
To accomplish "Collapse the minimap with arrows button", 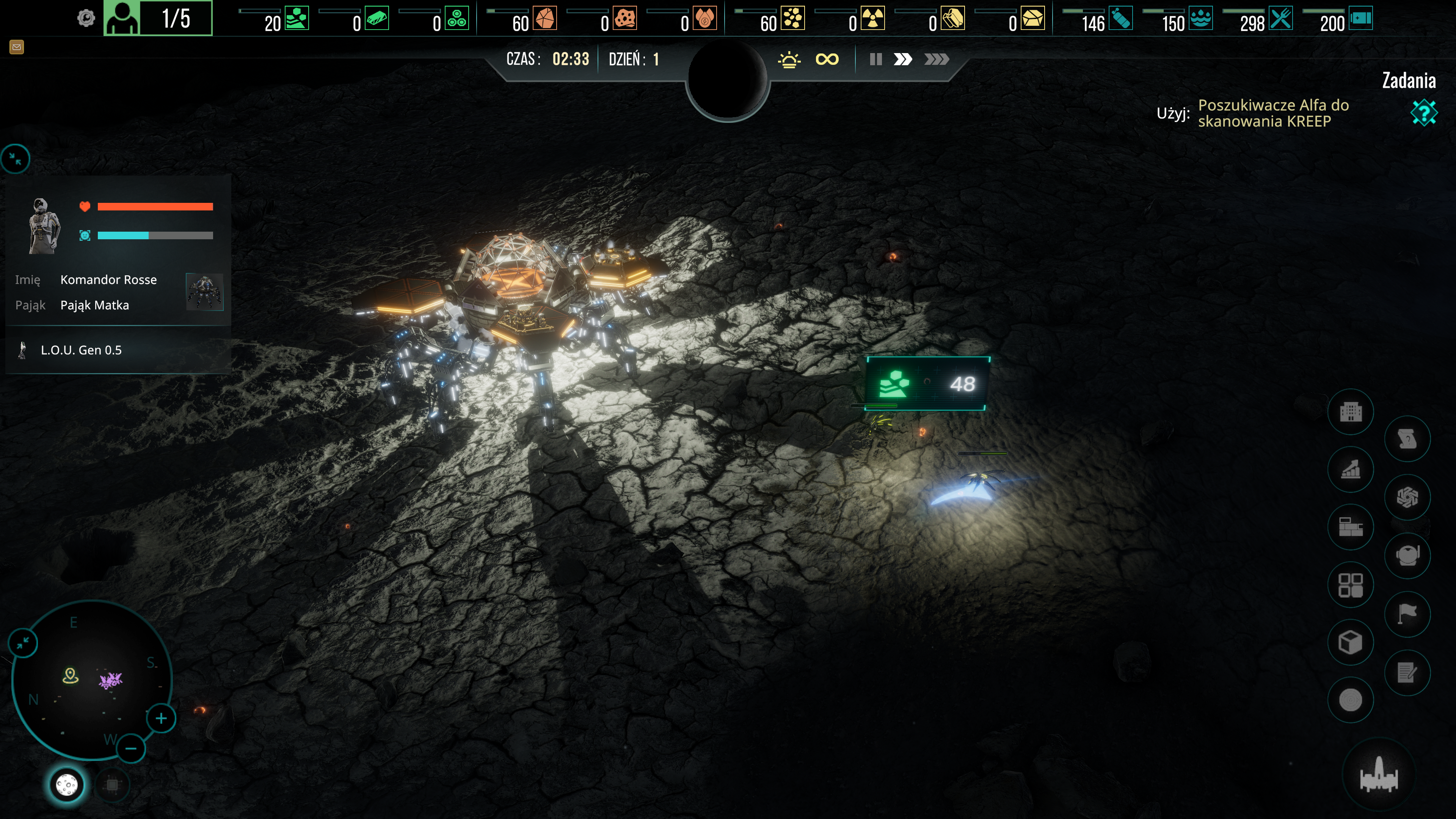I will [23, 643].
